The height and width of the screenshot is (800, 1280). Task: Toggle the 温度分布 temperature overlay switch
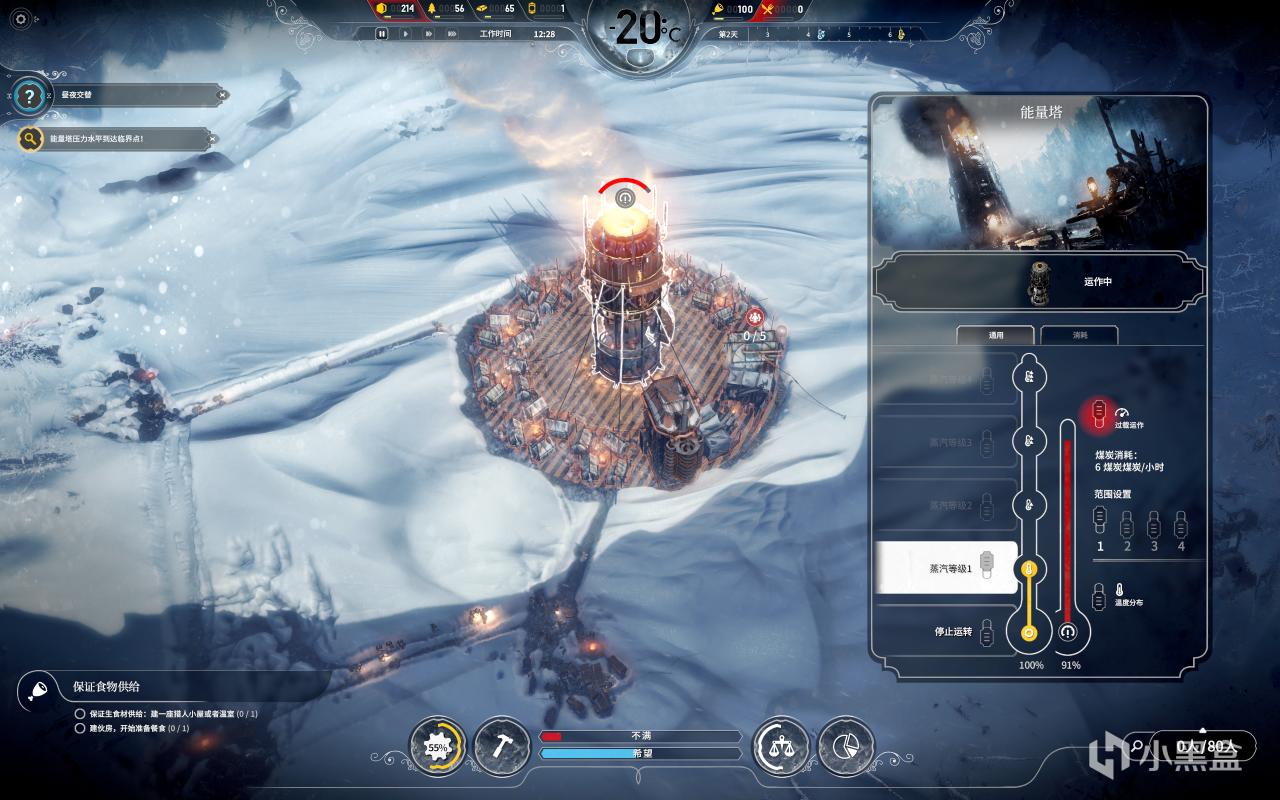(1100, 595)
